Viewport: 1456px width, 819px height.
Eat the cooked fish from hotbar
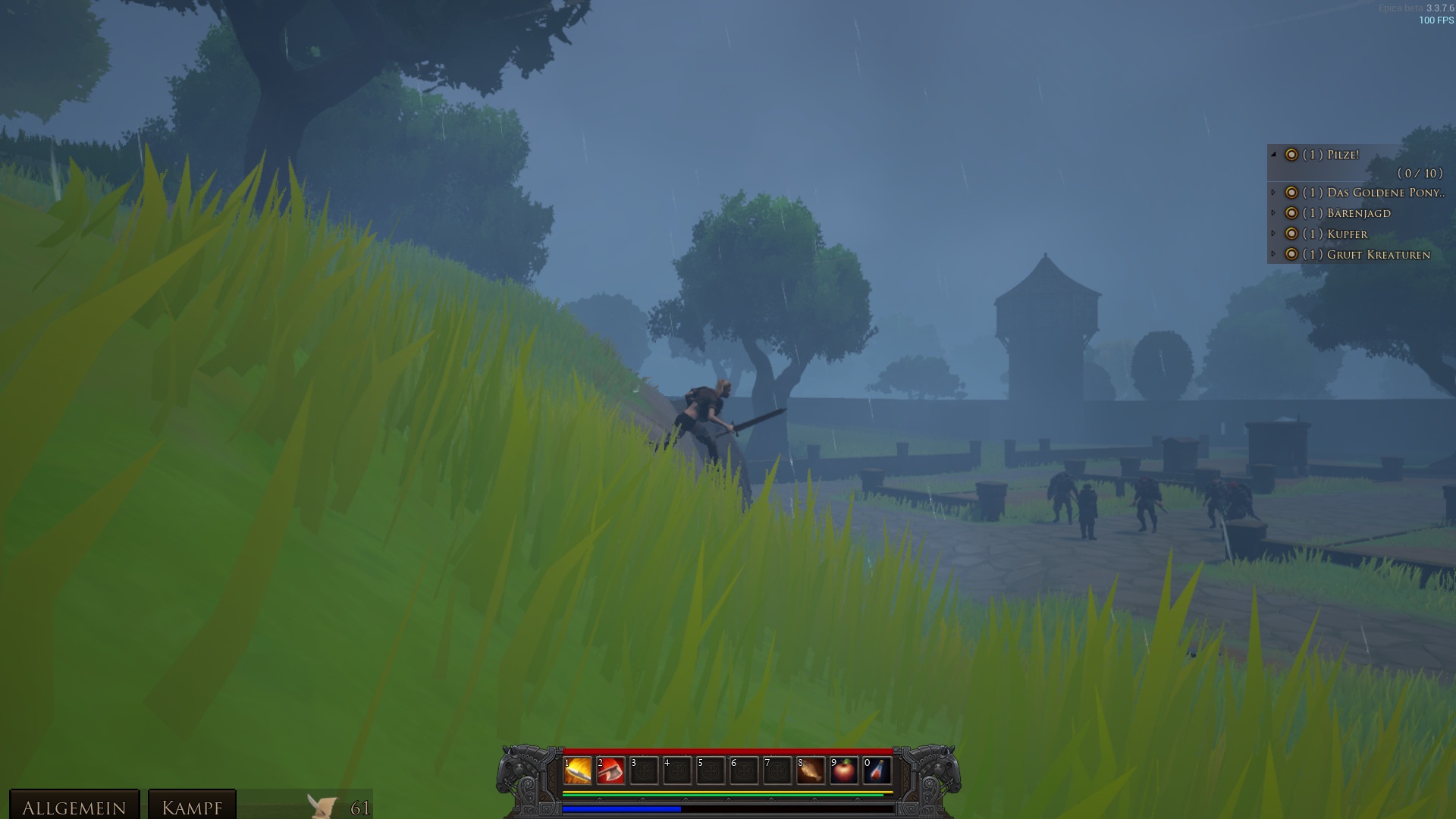tap(810, 771)
